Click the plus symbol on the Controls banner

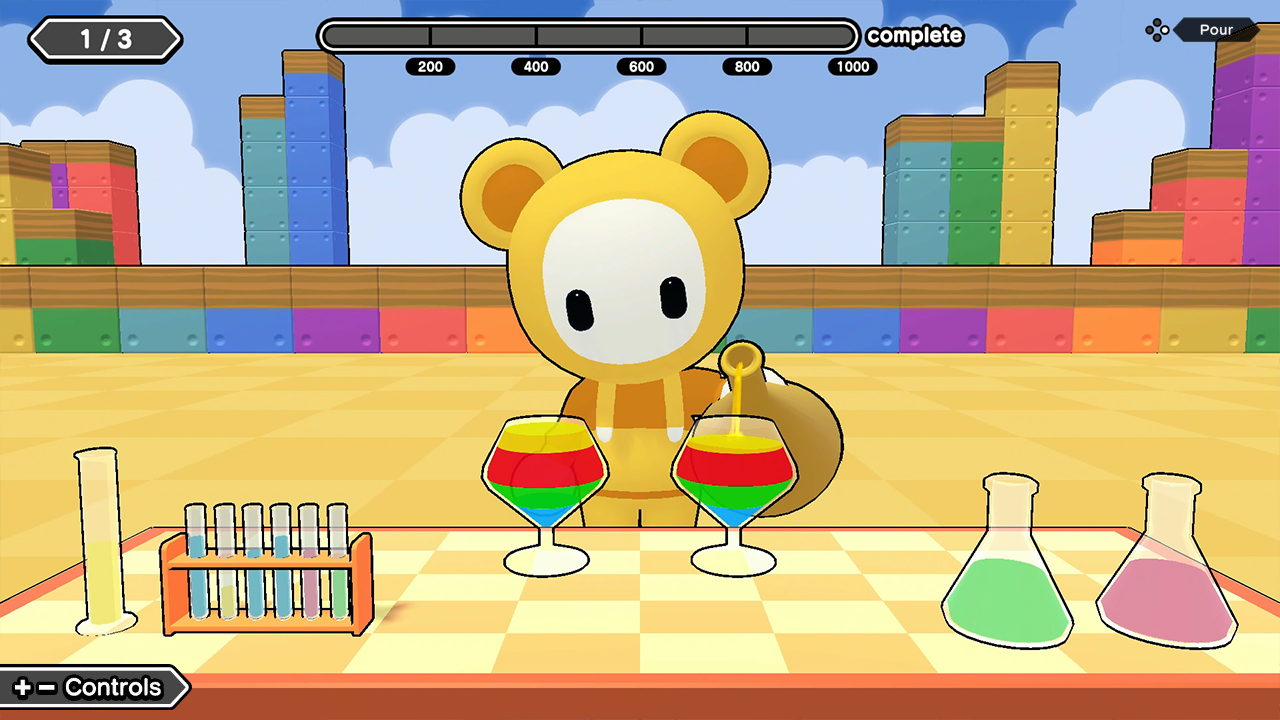[23, 687]
